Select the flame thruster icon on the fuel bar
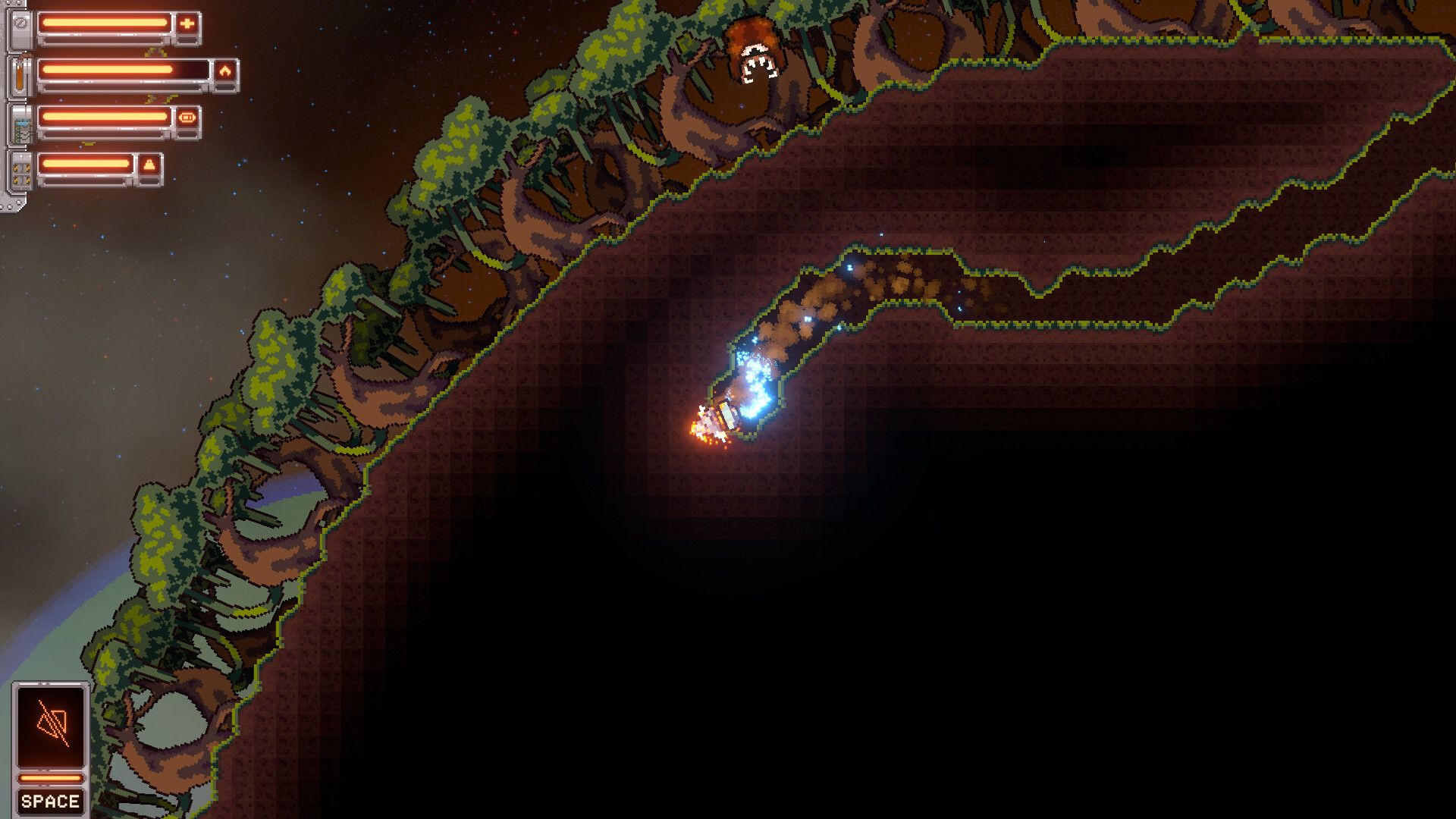This screenshot has width=1456, height=819. (226, 71)
